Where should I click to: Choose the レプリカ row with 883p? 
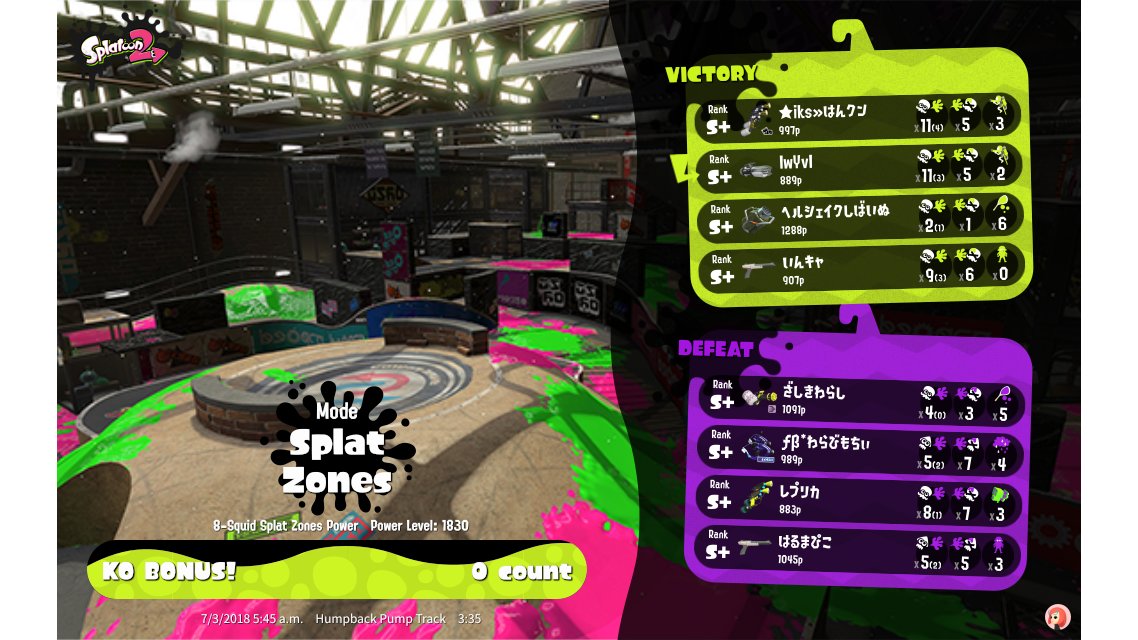858,501
